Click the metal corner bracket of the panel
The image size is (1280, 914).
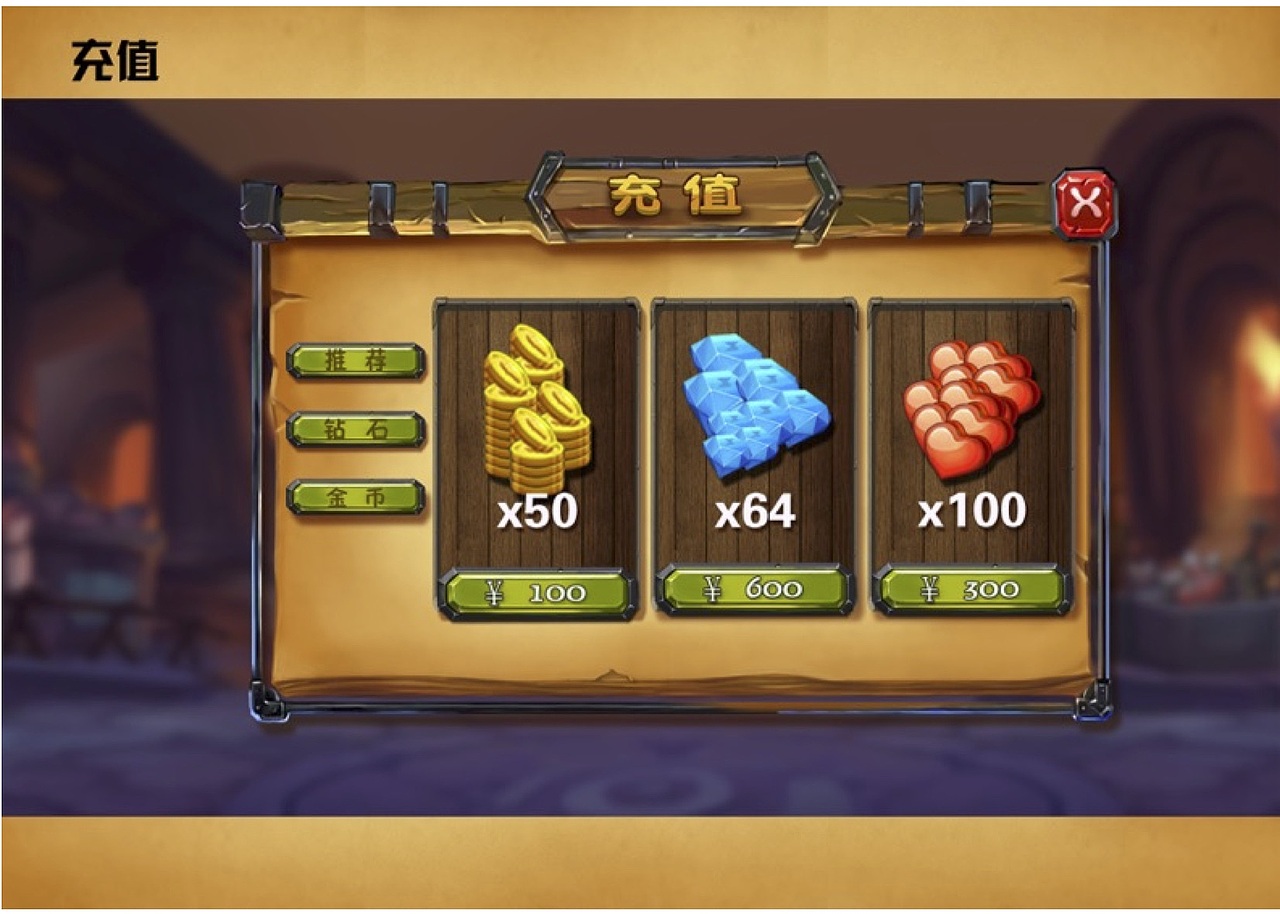click(x=265, y=702)
